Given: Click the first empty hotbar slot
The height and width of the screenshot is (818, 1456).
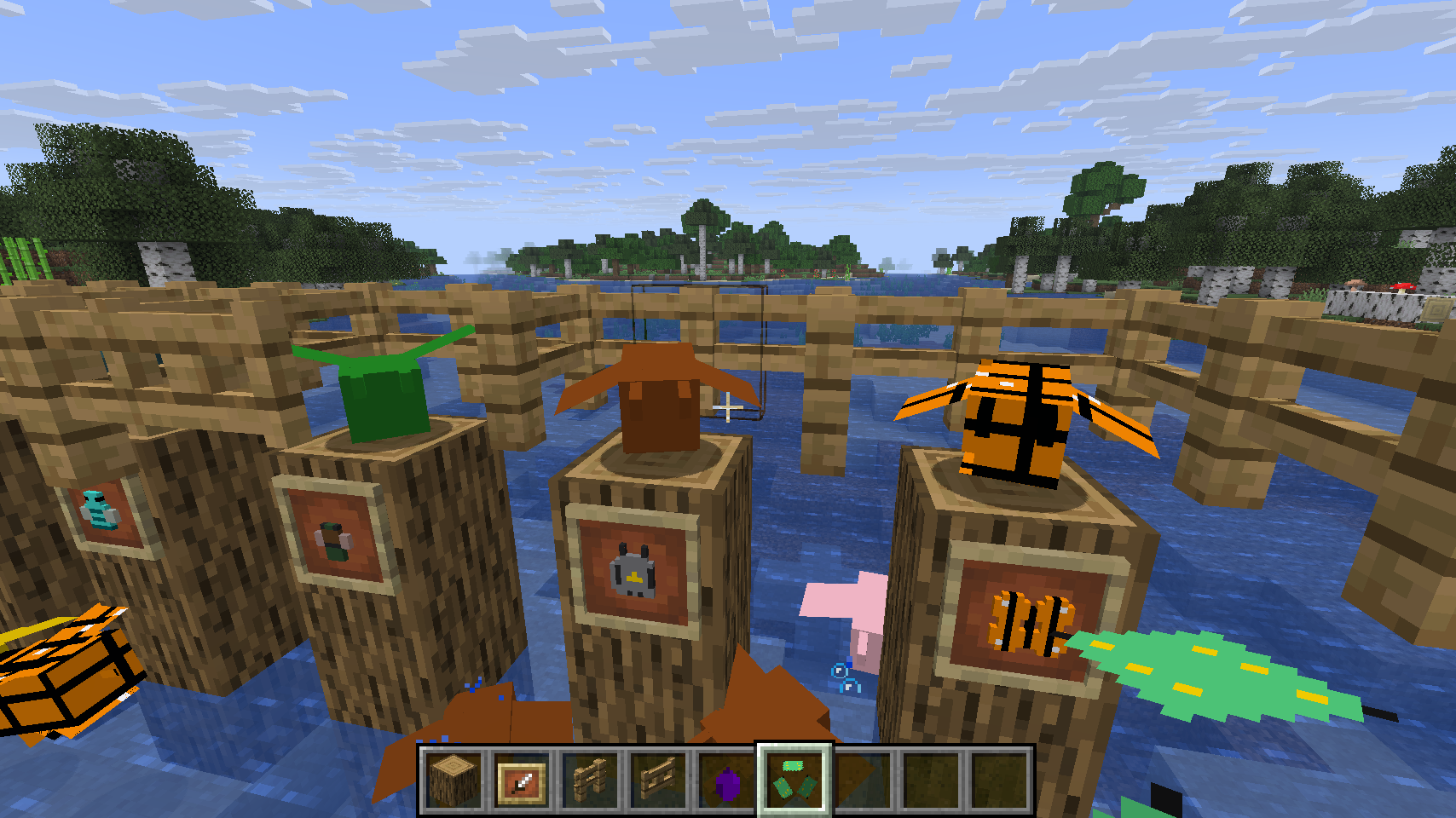Looking at the screenshot, I should [x=862, y=781].
